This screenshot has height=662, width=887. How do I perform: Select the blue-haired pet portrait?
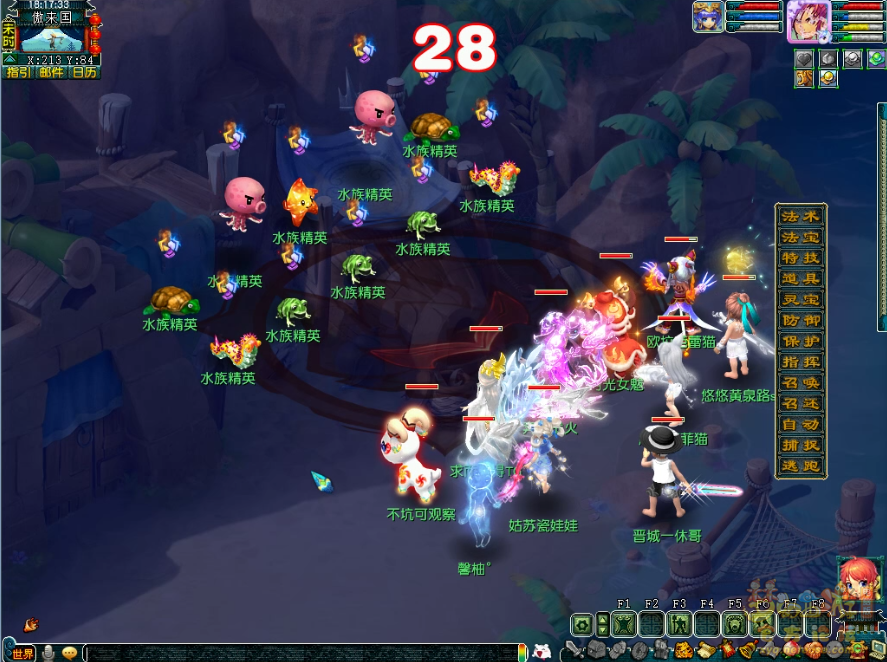tap(708, 17)
